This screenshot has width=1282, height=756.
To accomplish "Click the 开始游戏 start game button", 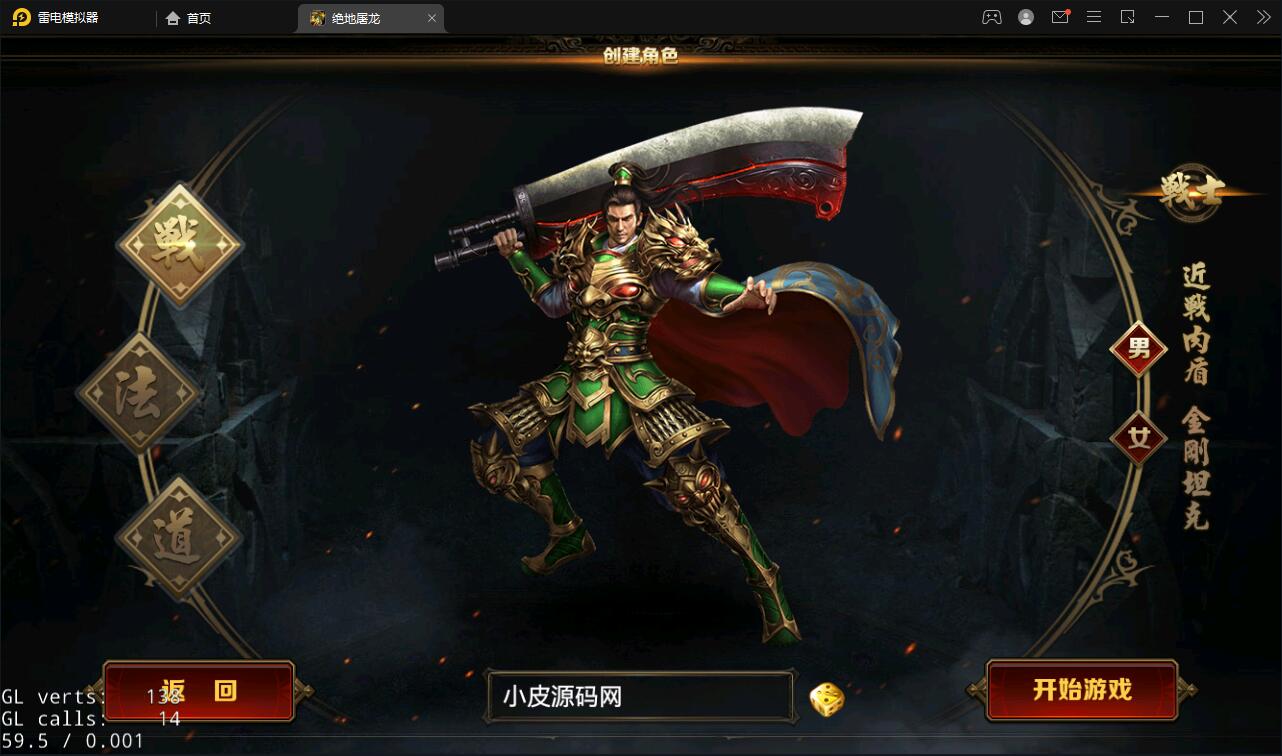I will pyautogui.click(x=1083, y=690).
